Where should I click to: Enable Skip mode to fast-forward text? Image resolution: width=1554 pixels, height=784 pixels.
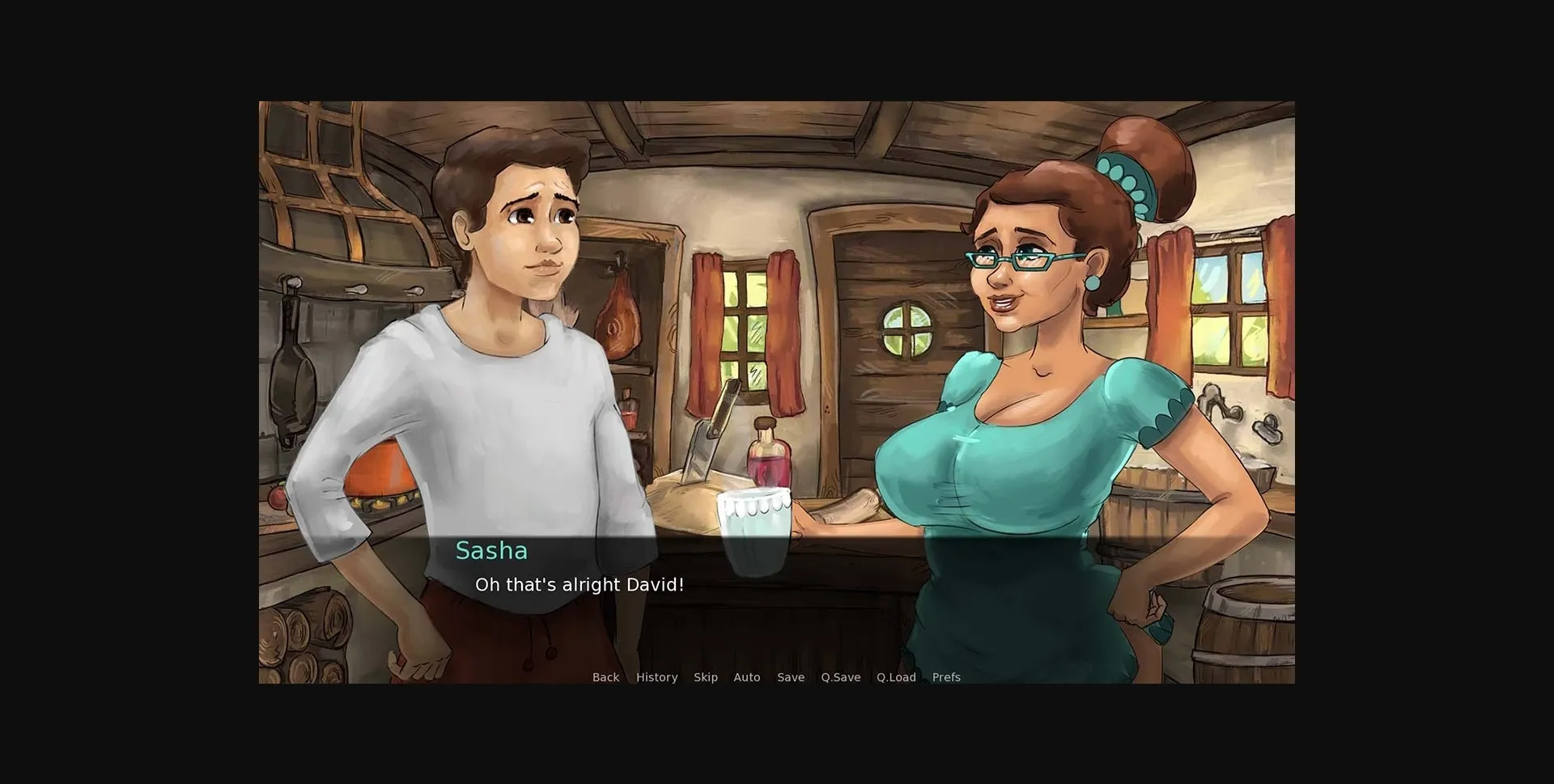[x=705, y=677]
